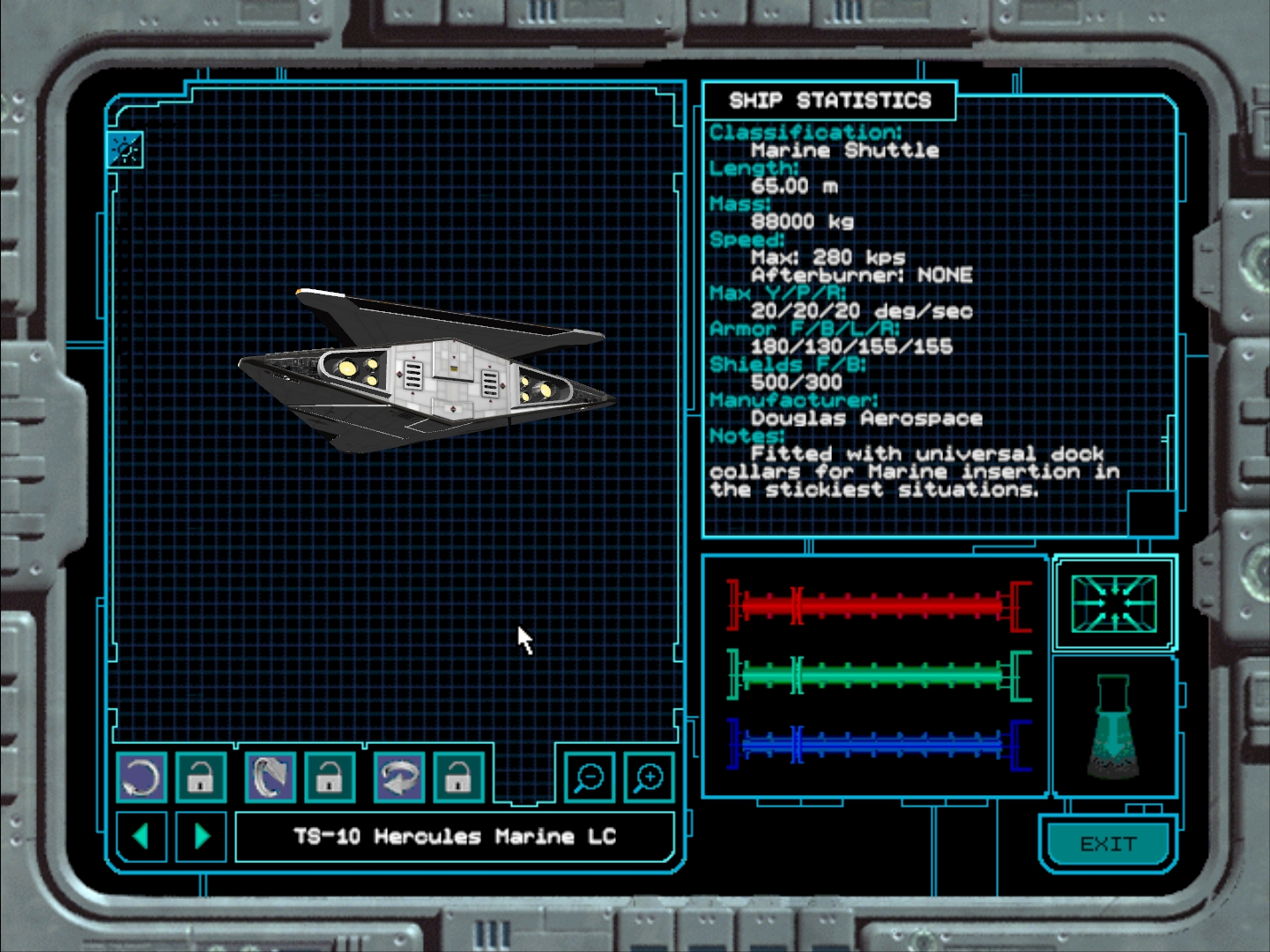
Task: Adjust the blue color slider
Action: click(x=879, y=745)
